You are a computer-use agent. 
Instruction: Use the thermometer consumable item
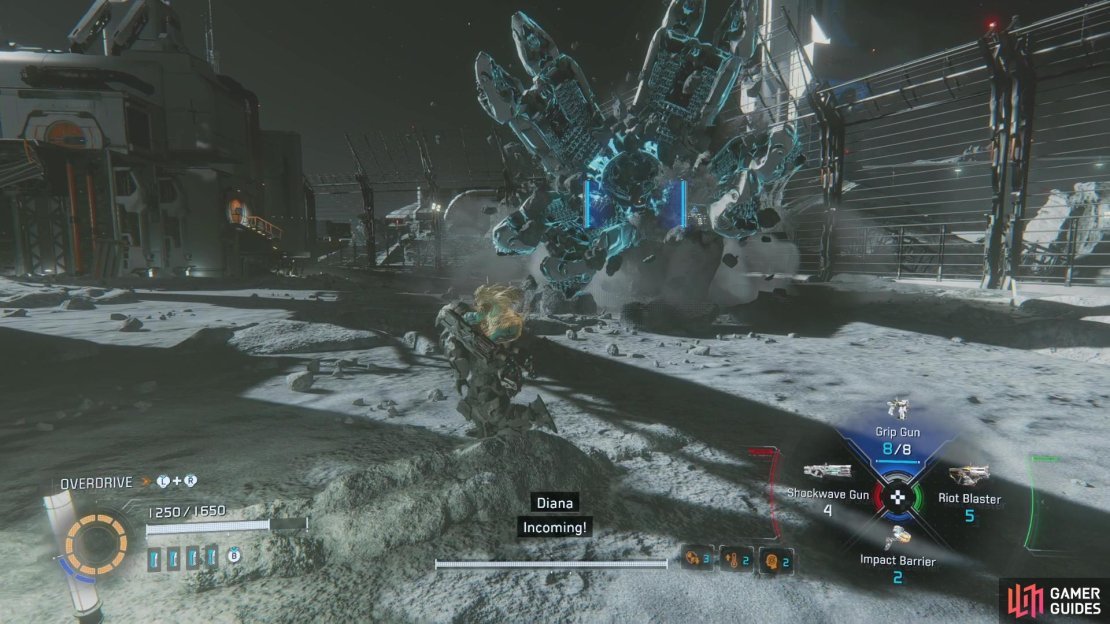[733, 560]
